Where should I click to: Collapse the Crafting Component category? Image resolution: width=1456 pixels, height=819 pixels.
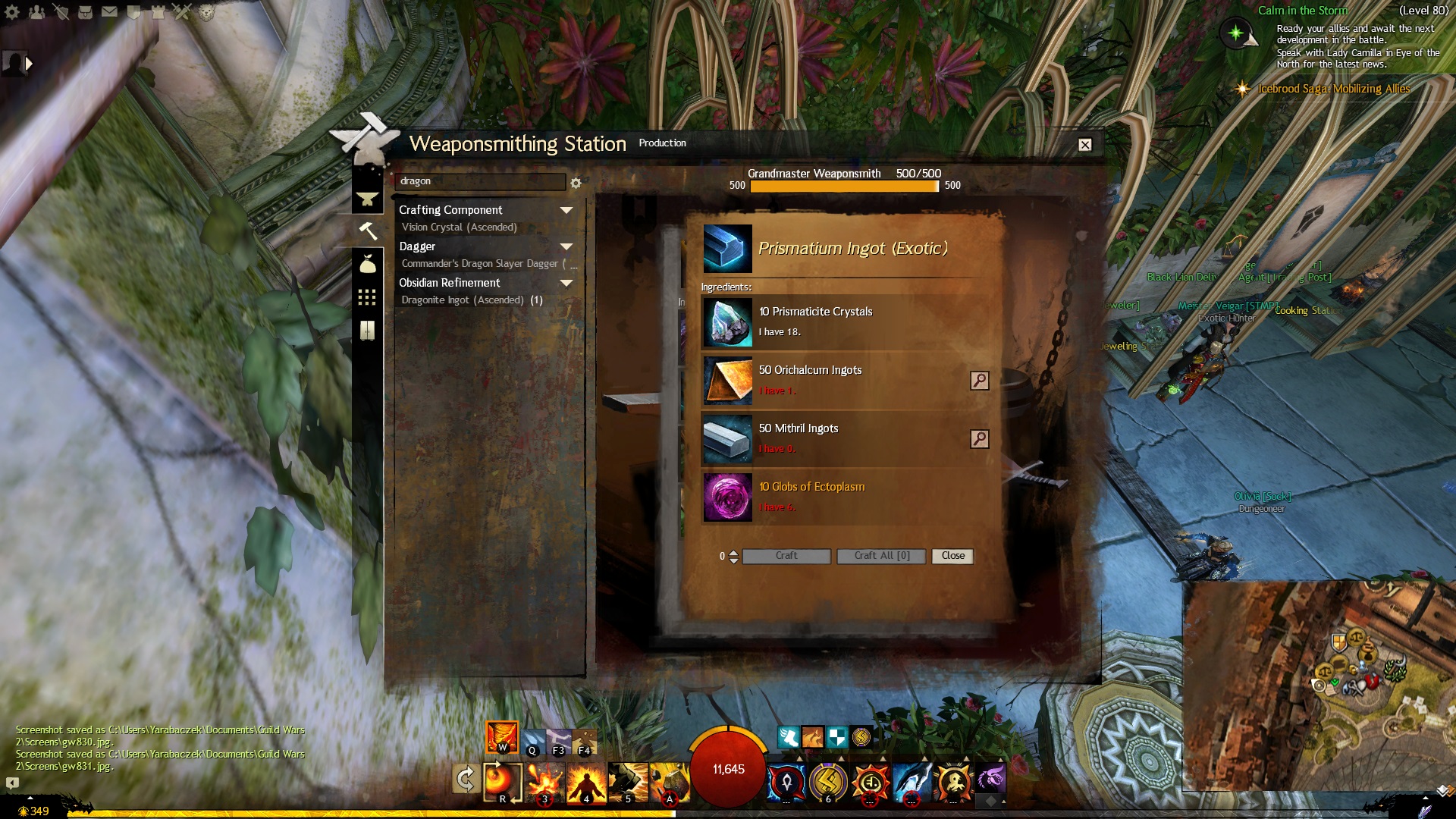(x=566, y=210)
